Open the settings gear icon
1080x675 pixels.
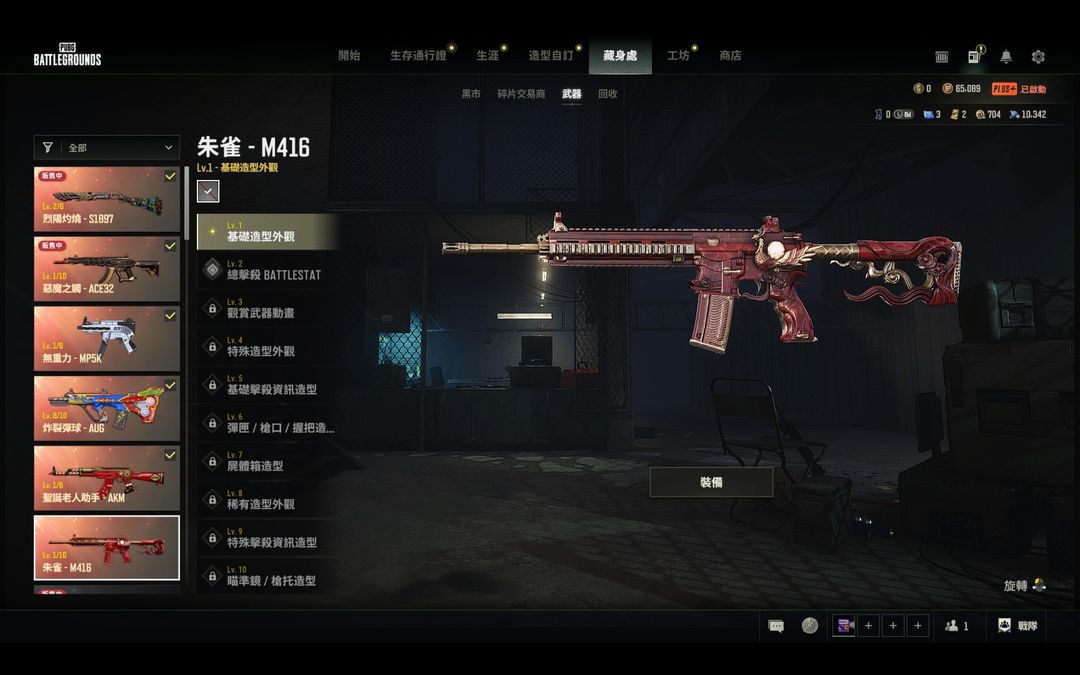[x=1038, y=57]
